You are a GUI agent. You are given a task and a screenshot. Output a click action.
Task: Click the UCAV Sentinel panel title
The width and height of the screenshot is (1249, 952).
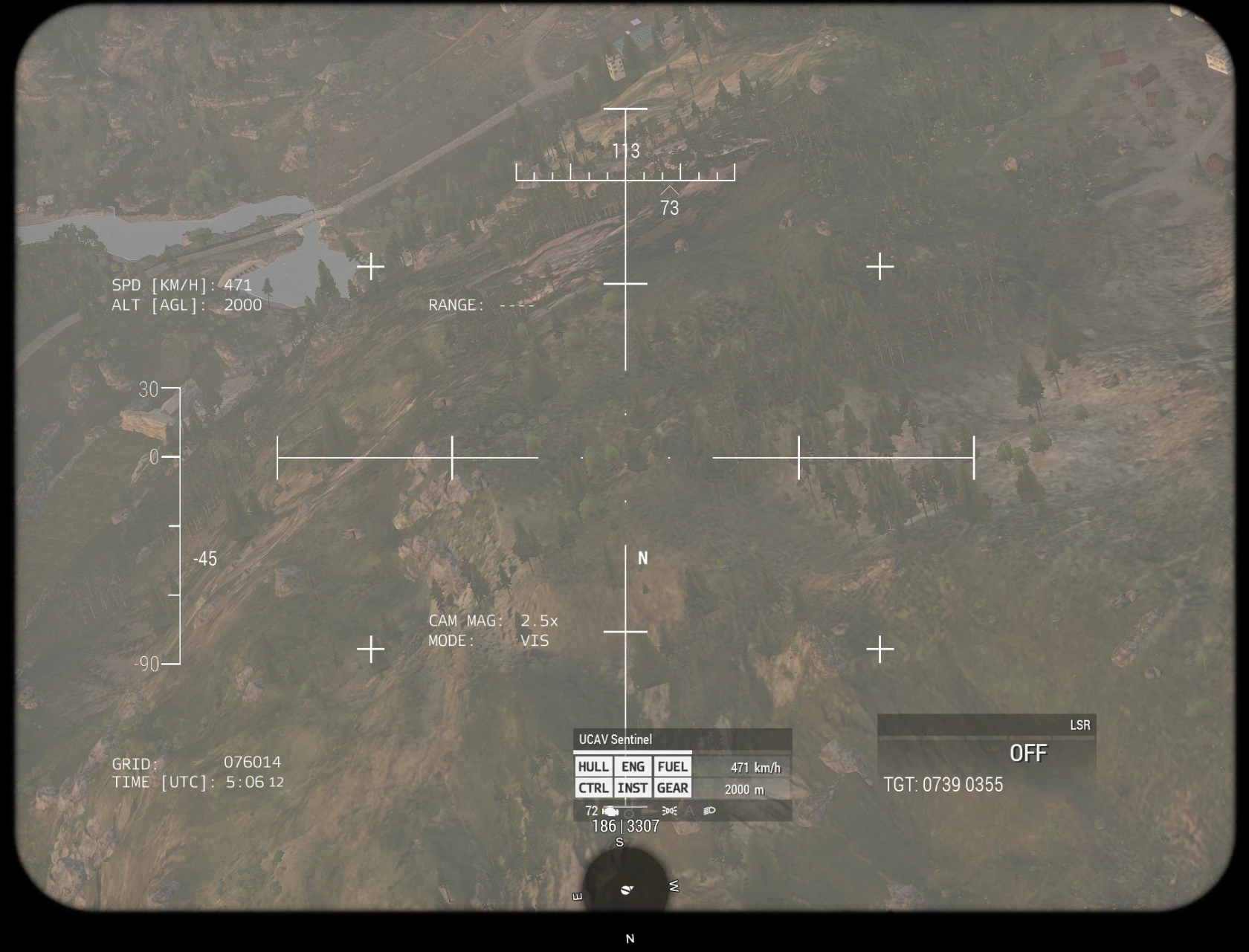pyautogui.click(x=616, y=739)
